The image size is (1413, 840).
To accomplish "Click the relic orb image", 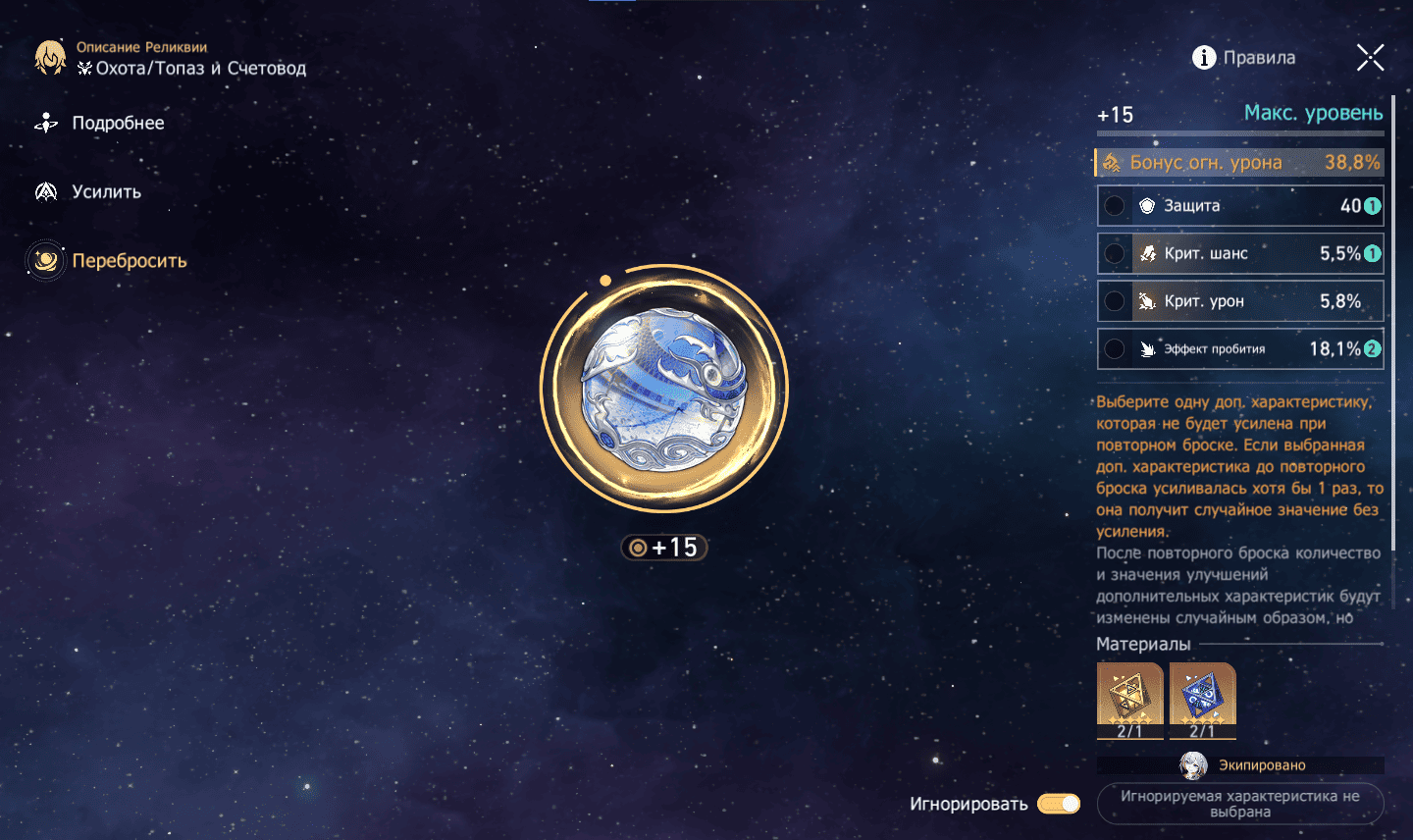I will coord(664,390).
